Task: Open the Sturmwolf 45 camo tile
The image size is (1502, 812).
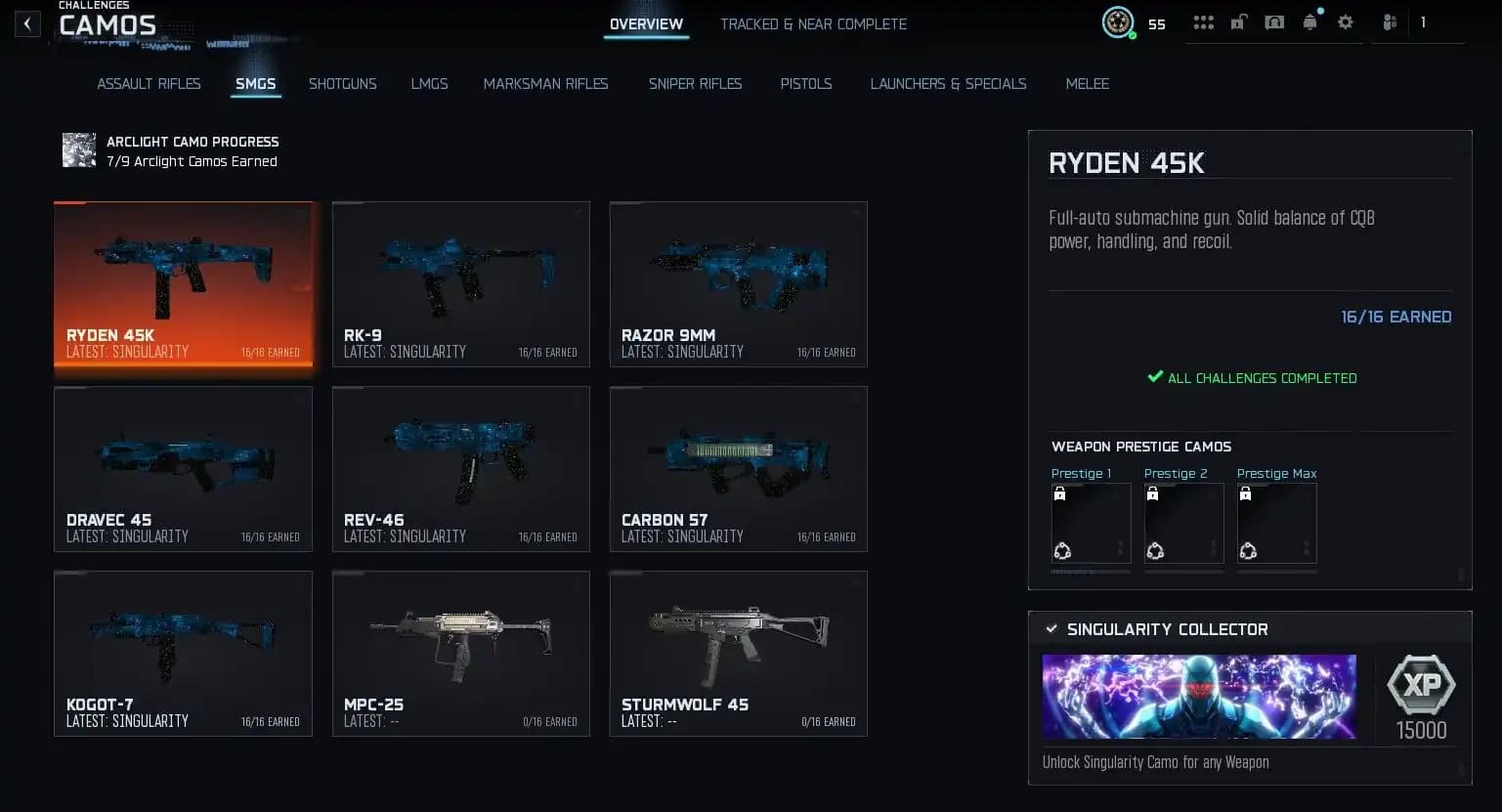Action: 738,654
